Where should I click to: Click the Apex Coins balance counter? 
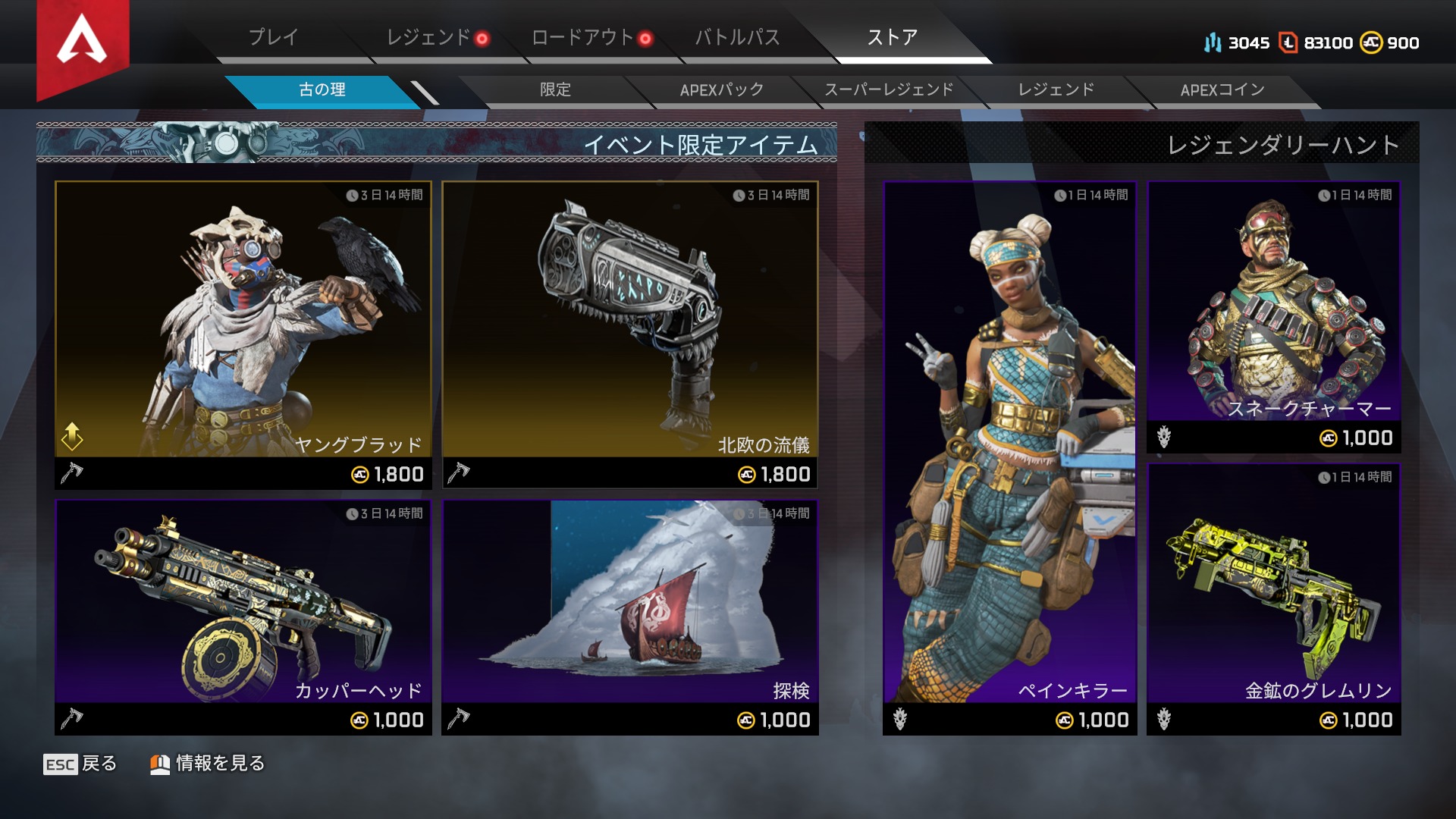pos(1389,43)
